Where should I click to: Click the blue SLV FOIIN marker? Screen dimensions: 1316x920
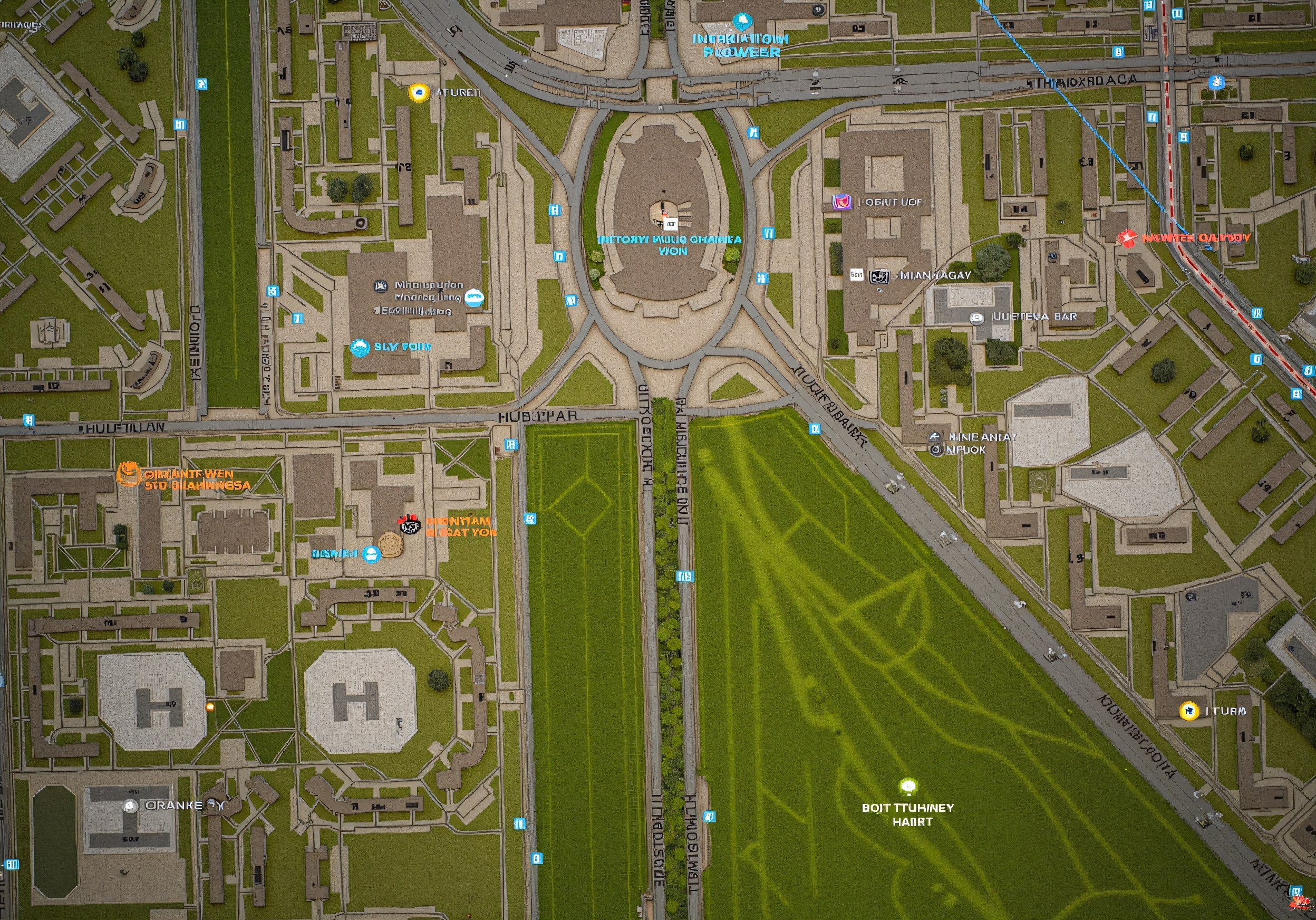pyautogui.click(x=360, y=347)
